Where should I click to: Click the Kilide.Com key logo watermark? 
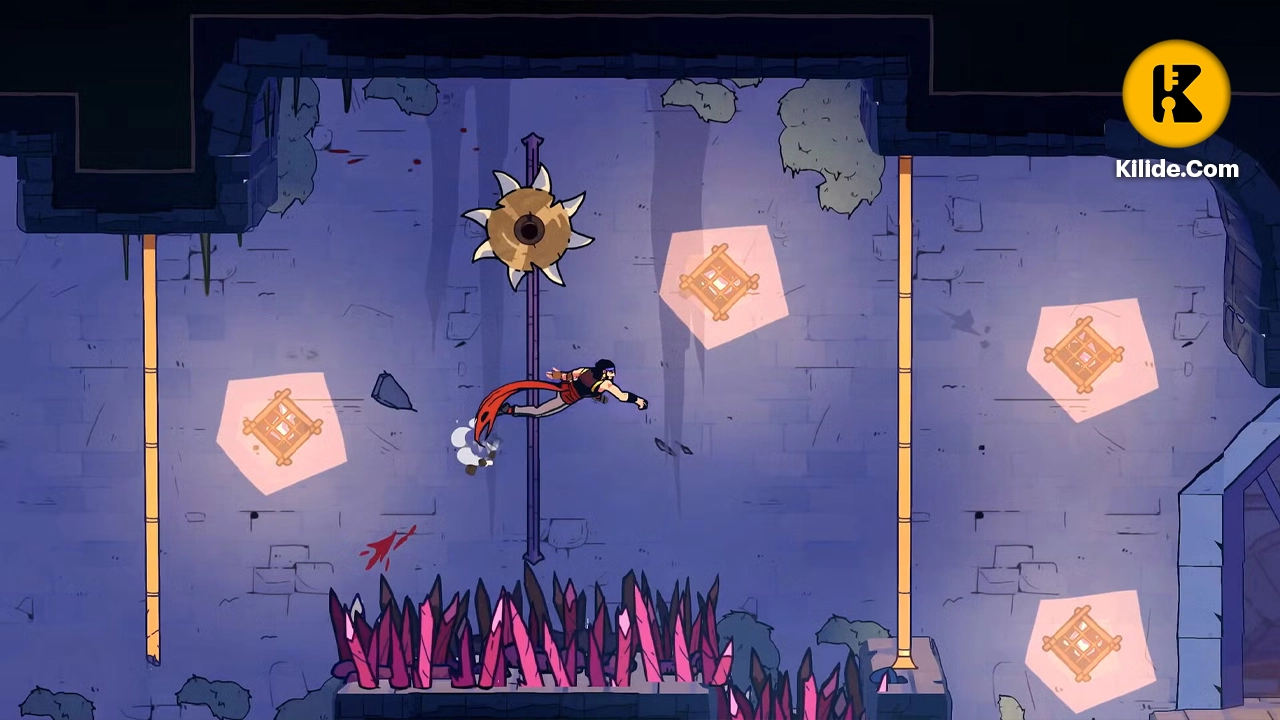click(1176, 94)
